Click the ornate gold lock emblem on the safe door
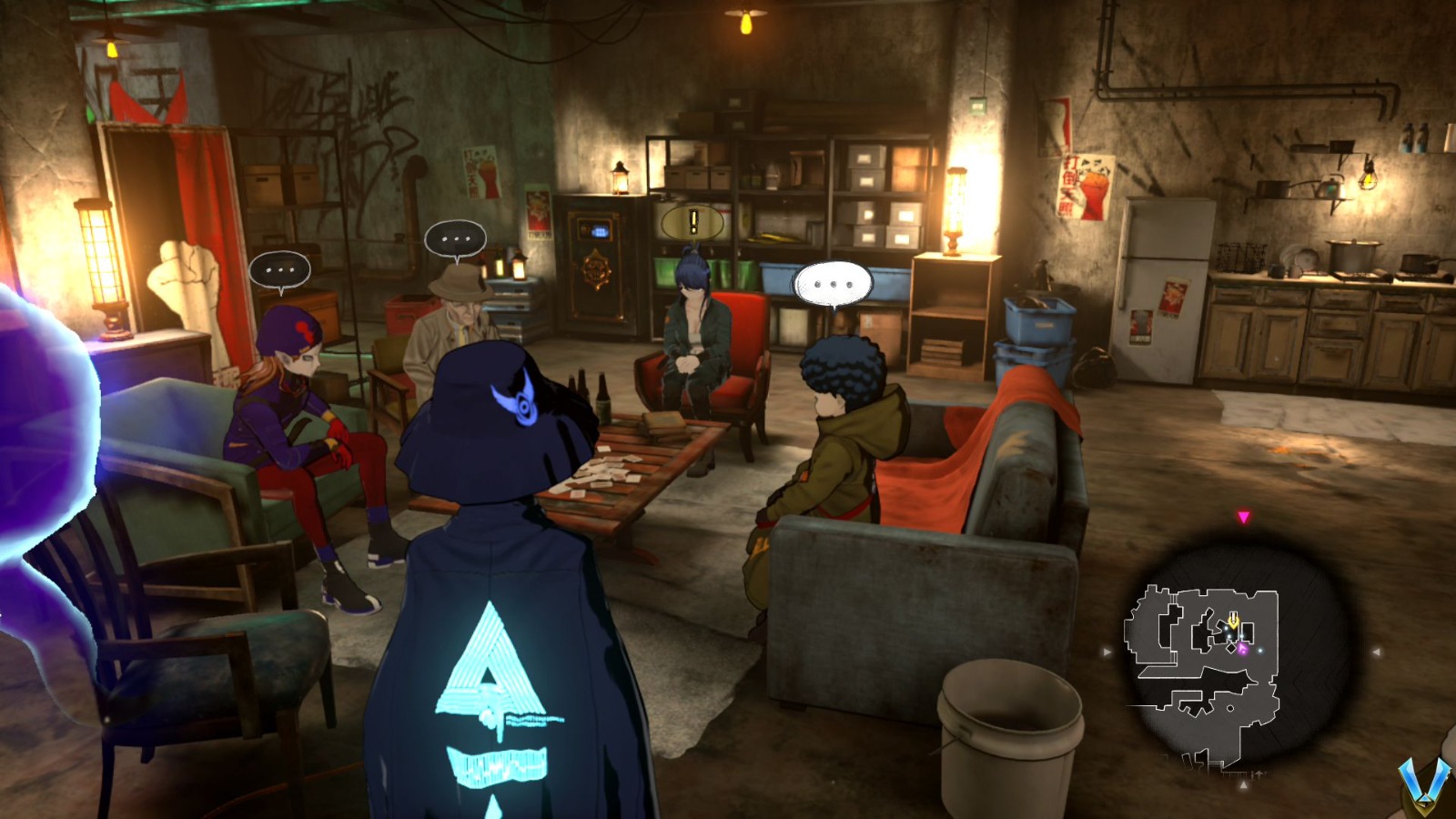 pyautogui.click(x=595, y=268)
